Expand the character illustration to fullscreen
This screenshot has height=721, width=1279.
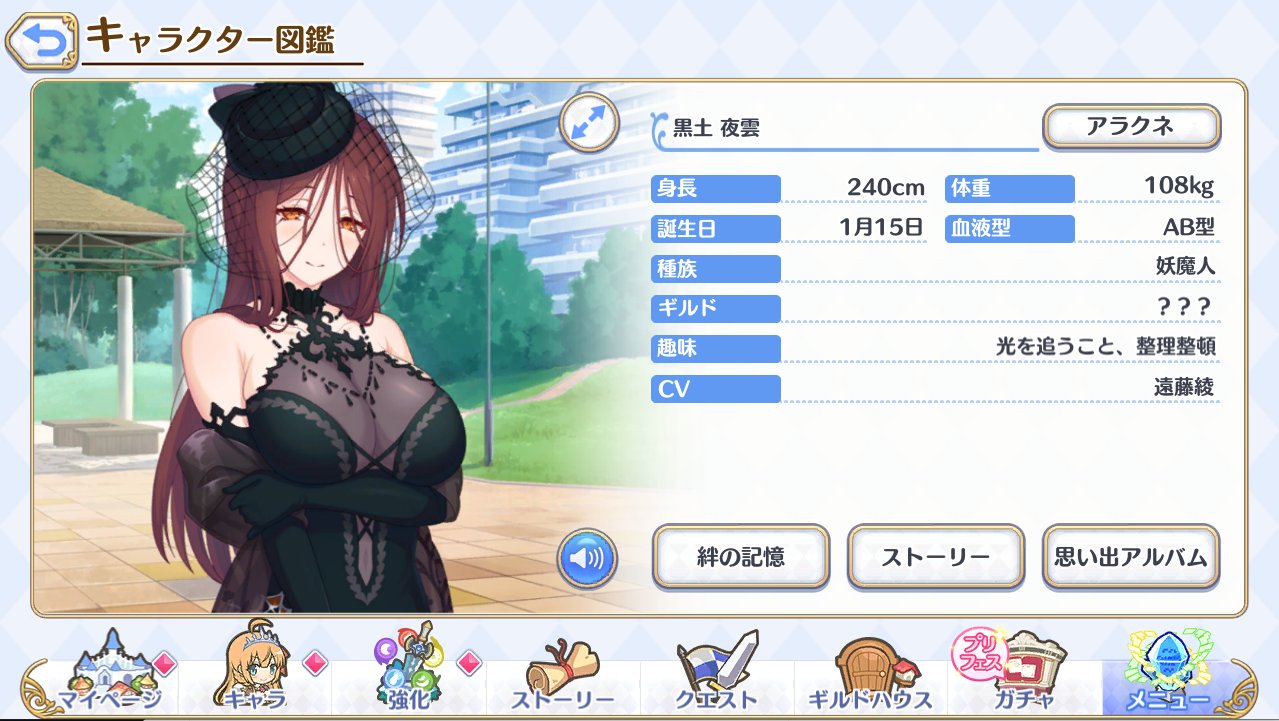[588, 124]
